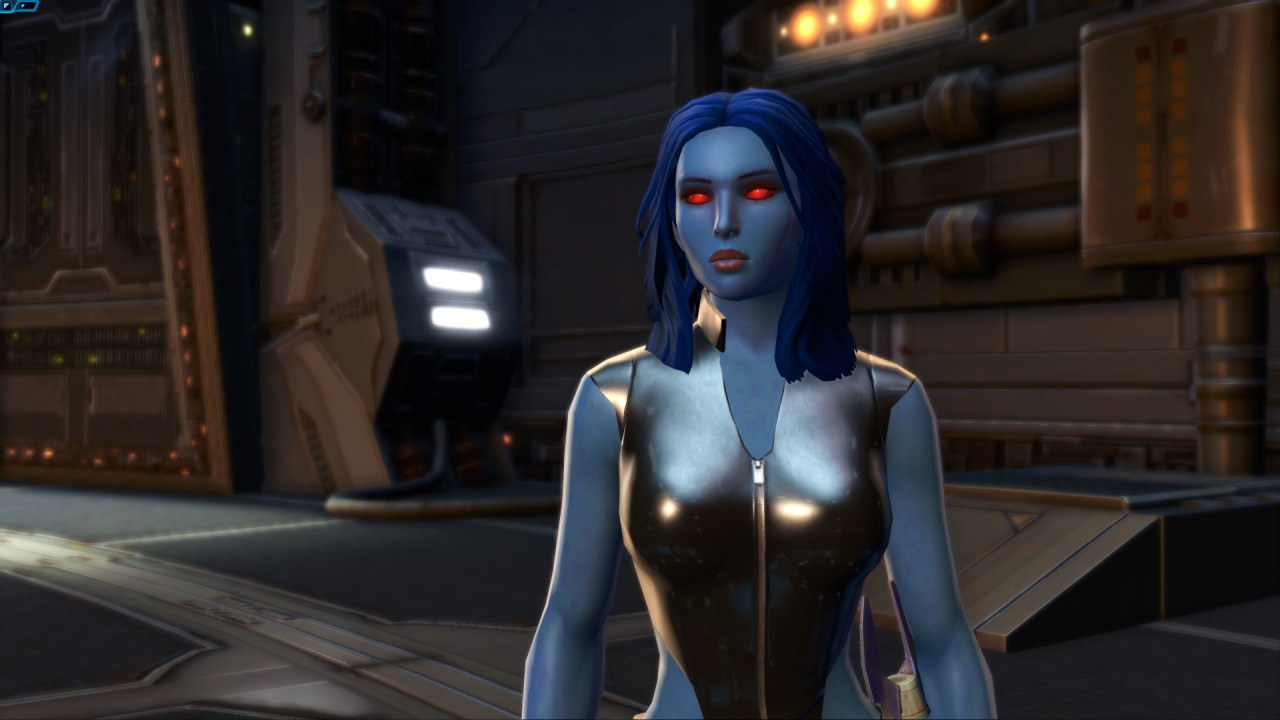Click the small square blue corner button

pyautogui.click(x=7, y=6)
